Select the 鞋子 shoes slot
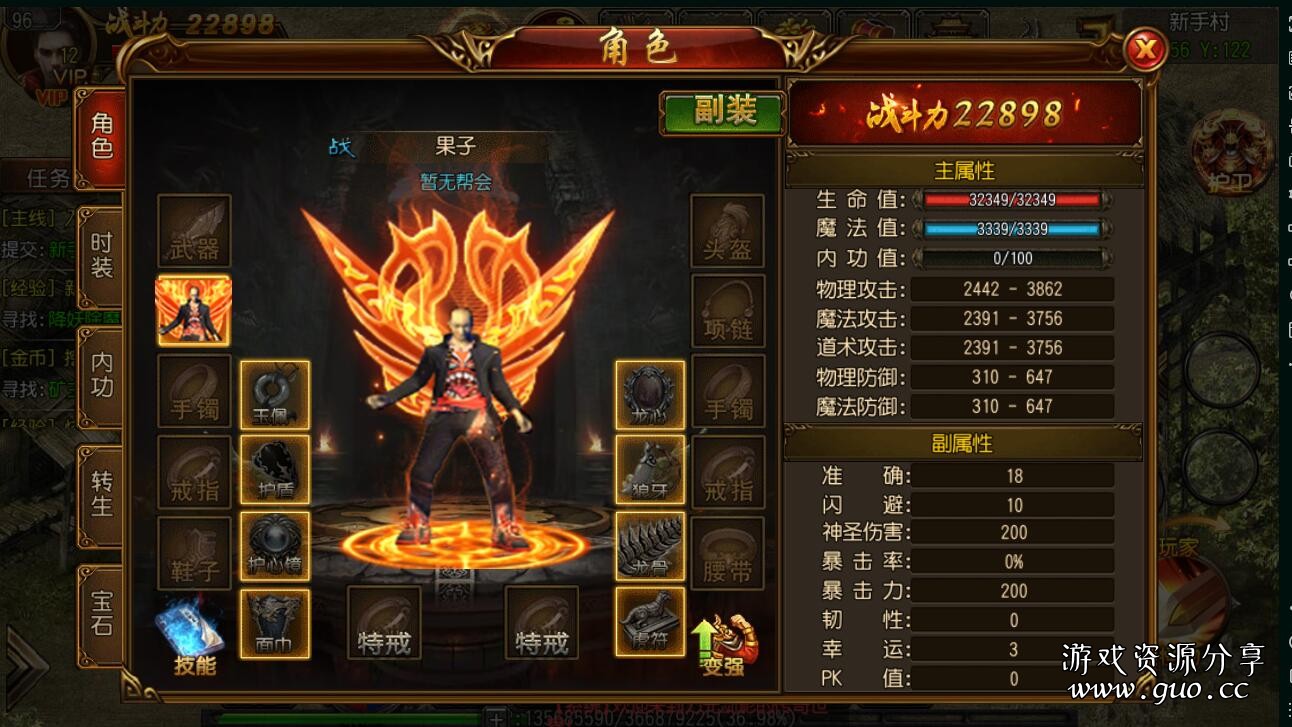1292x727 pixels. [194, 552]
